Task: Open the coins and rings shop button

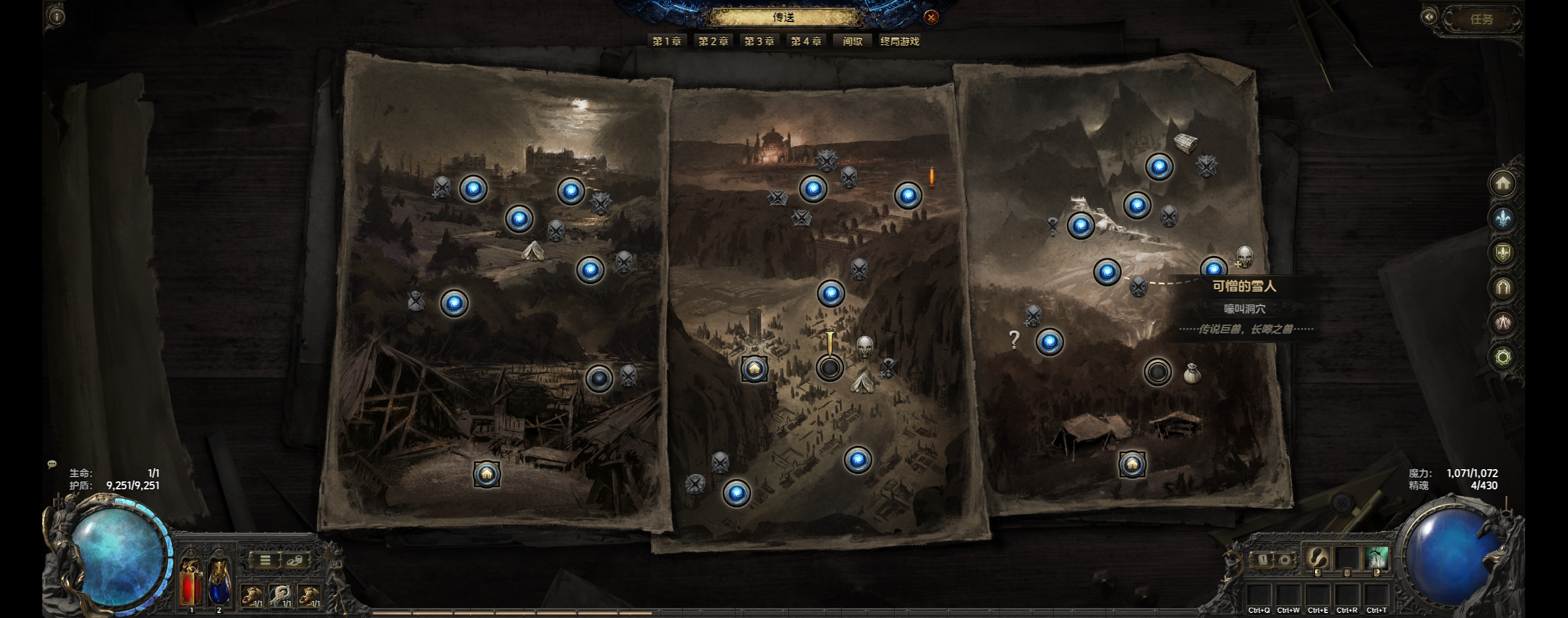Action: (x=295, y=560)
